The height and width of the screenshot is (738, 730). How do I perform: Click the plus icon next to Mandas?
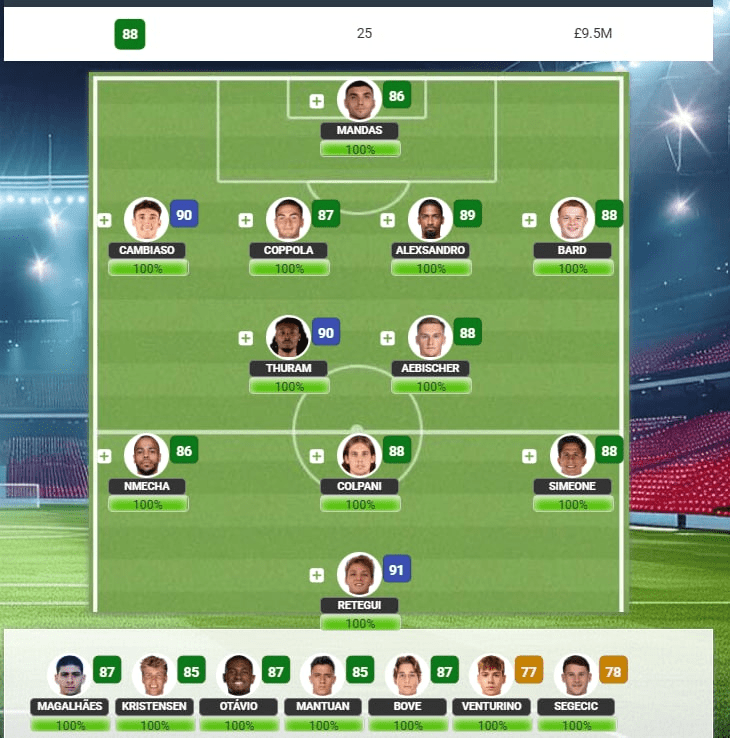[x=317, y=101]
